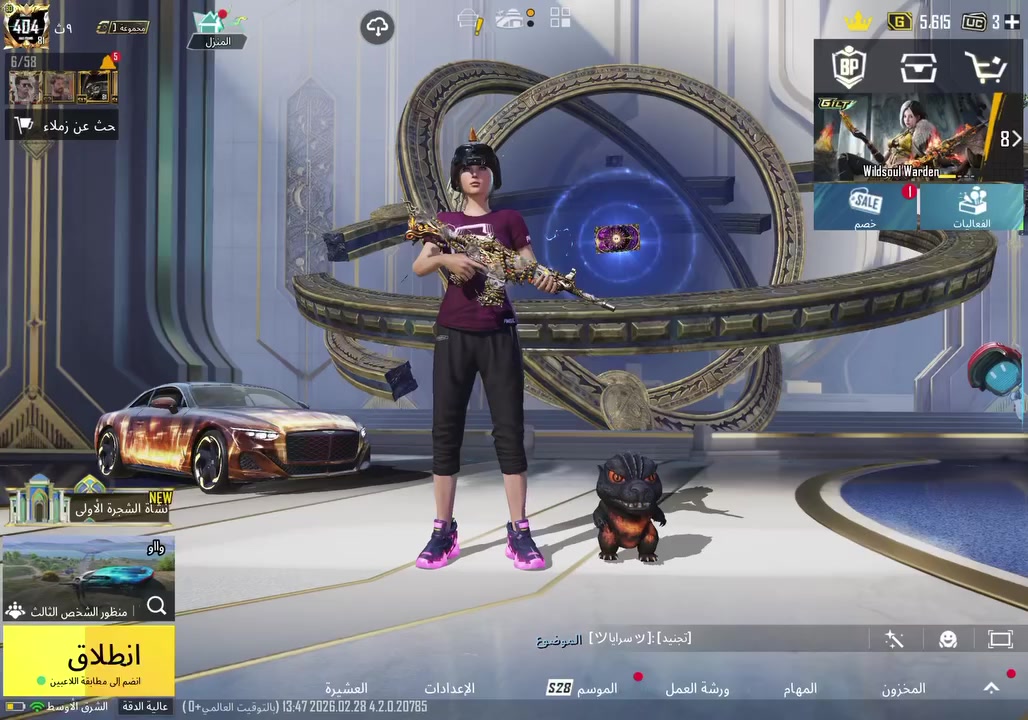
Task: Open the S28 الموسم season page
Action: click(582, 688)
